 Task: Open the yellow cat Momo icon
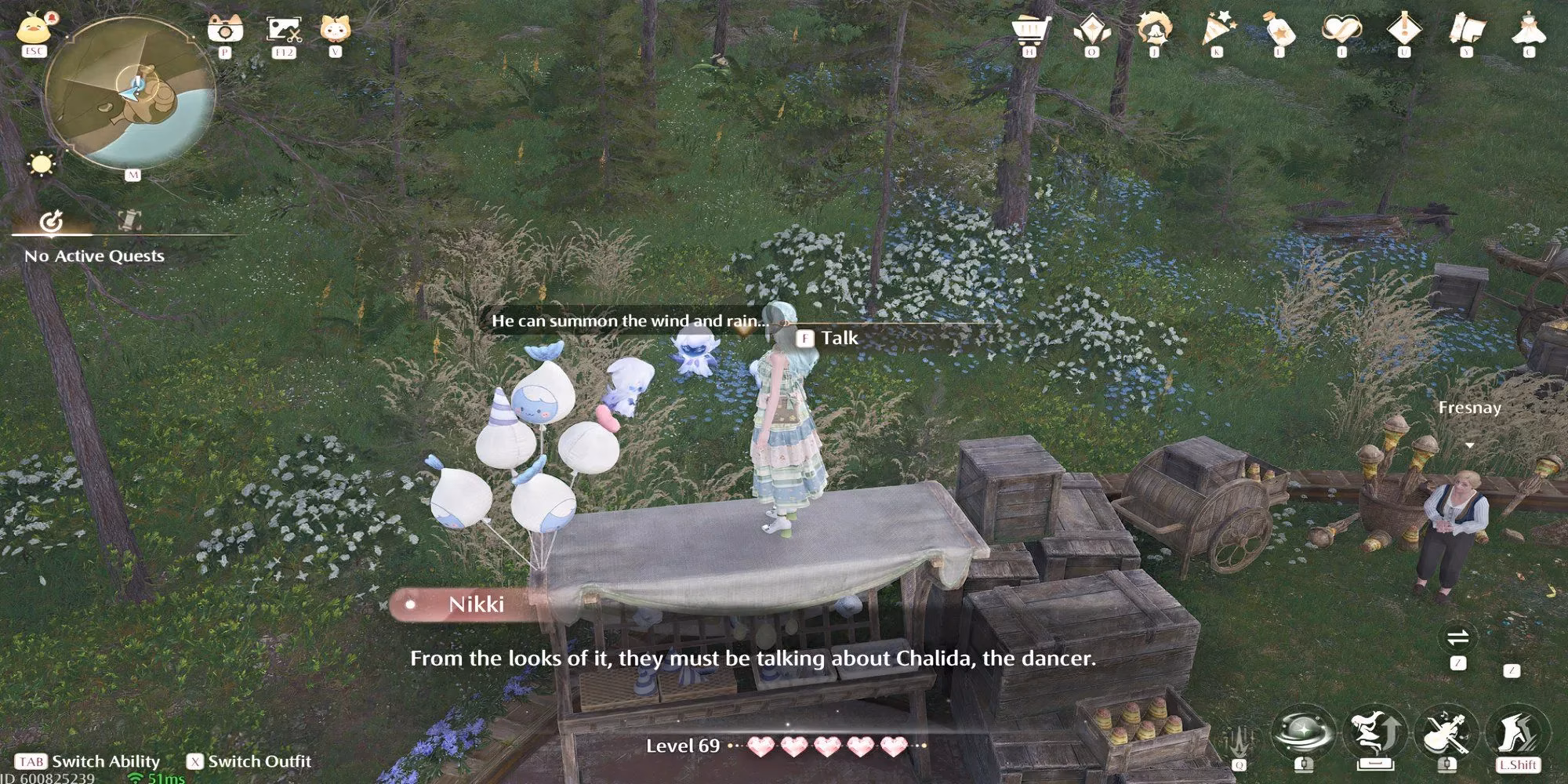pos(336,30)
